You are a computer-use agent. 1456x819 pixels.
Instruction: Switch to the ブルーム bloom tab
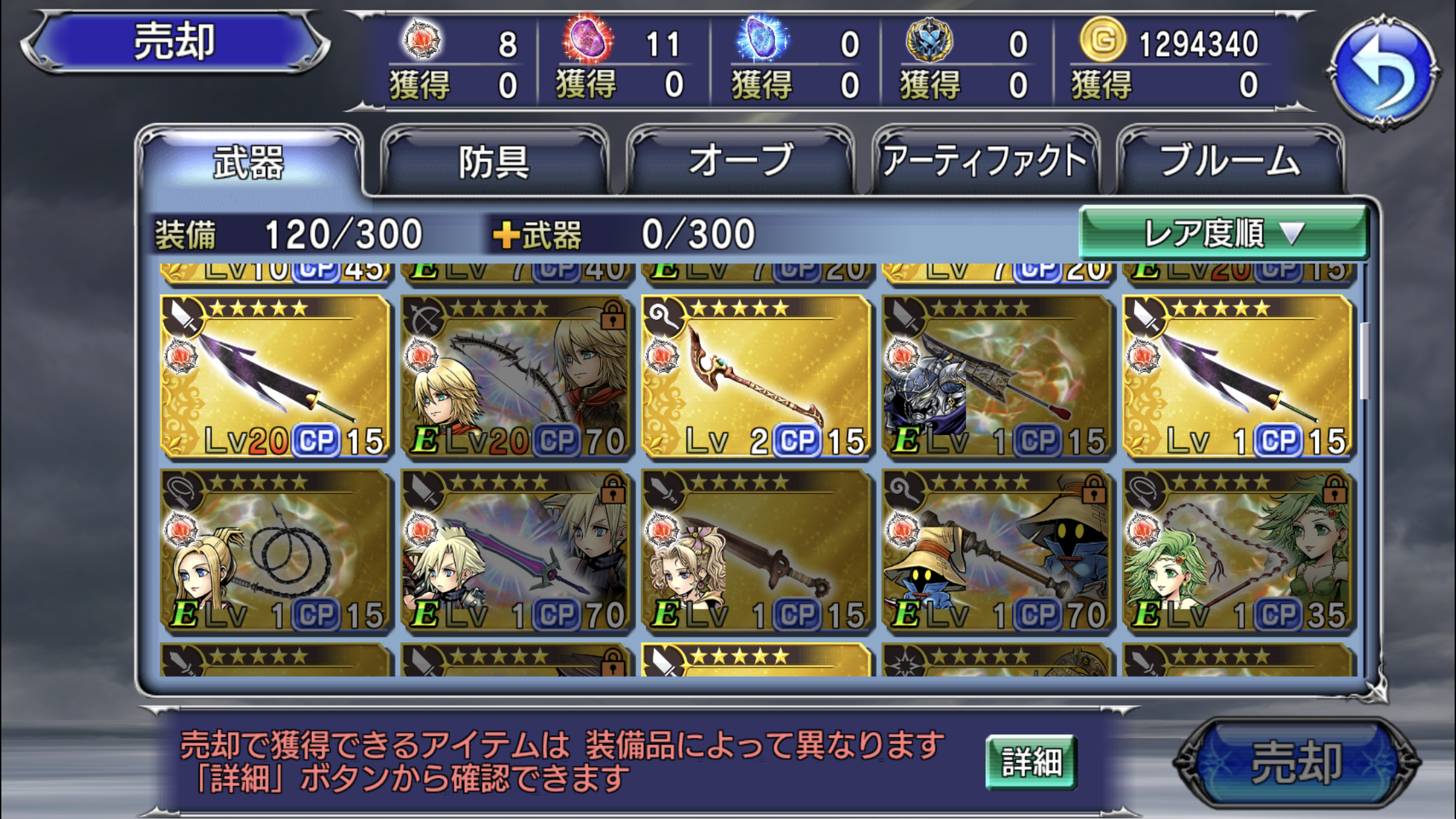tap(1230, 162)
